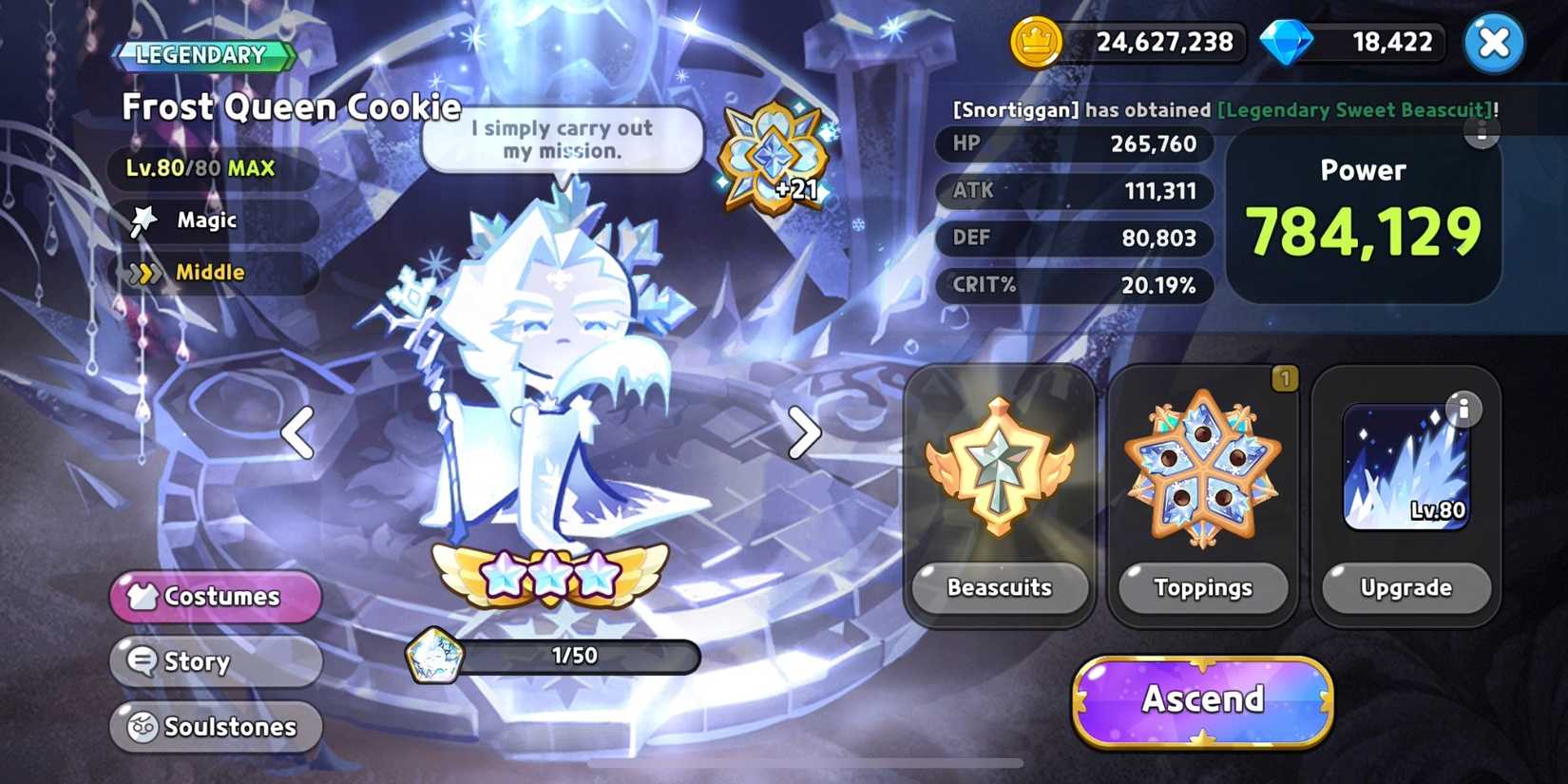Click the topping count badge showing 1

(x=1283, y=378)
